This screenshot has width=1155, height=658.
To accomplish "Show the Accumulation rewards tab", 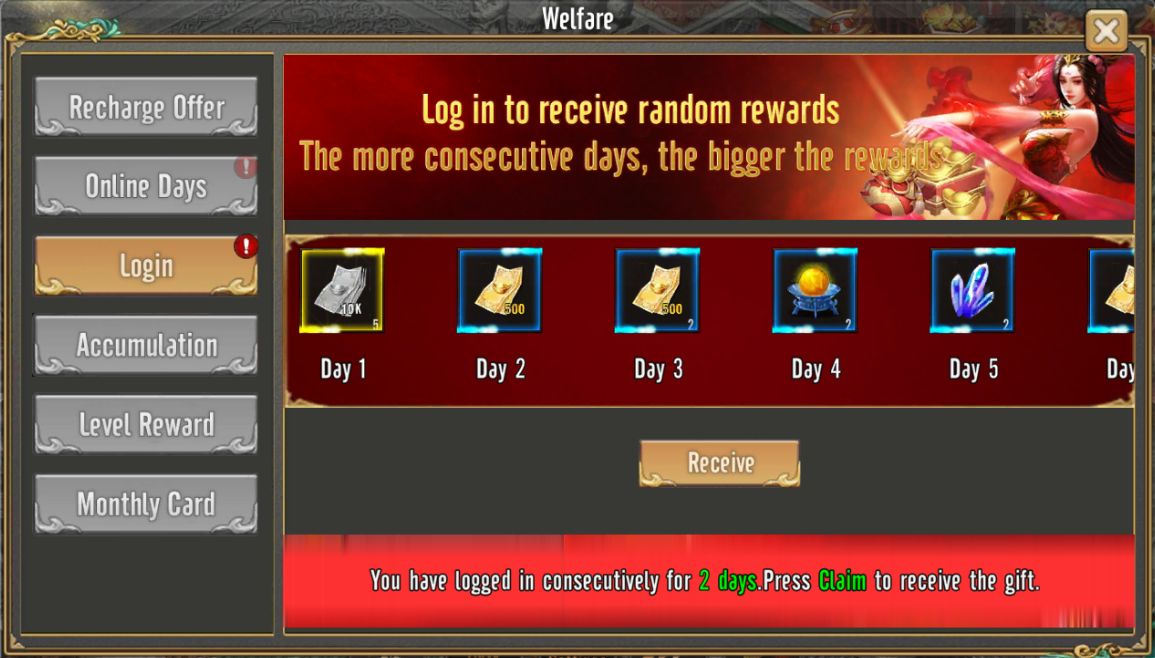I will click(146, 345).
